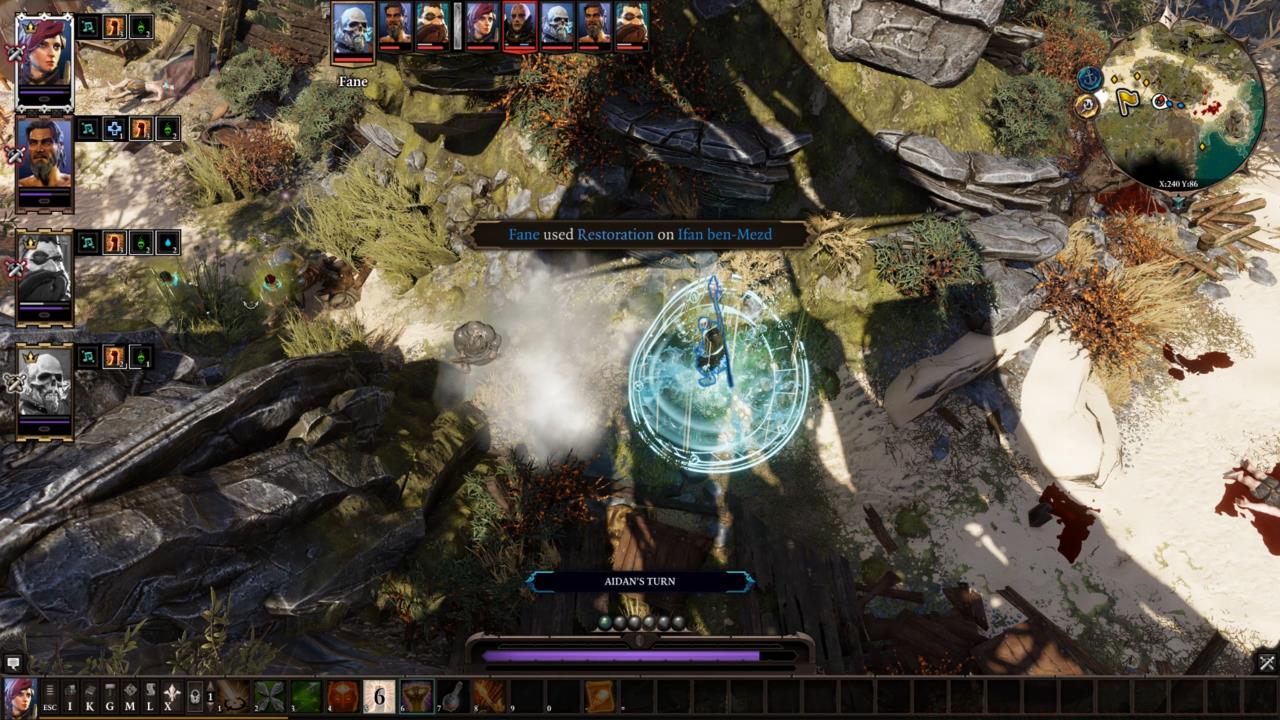Activate the red mask skill in slot 4
The width and height of the screenshot is (1280, 720).
click(343, 695)
